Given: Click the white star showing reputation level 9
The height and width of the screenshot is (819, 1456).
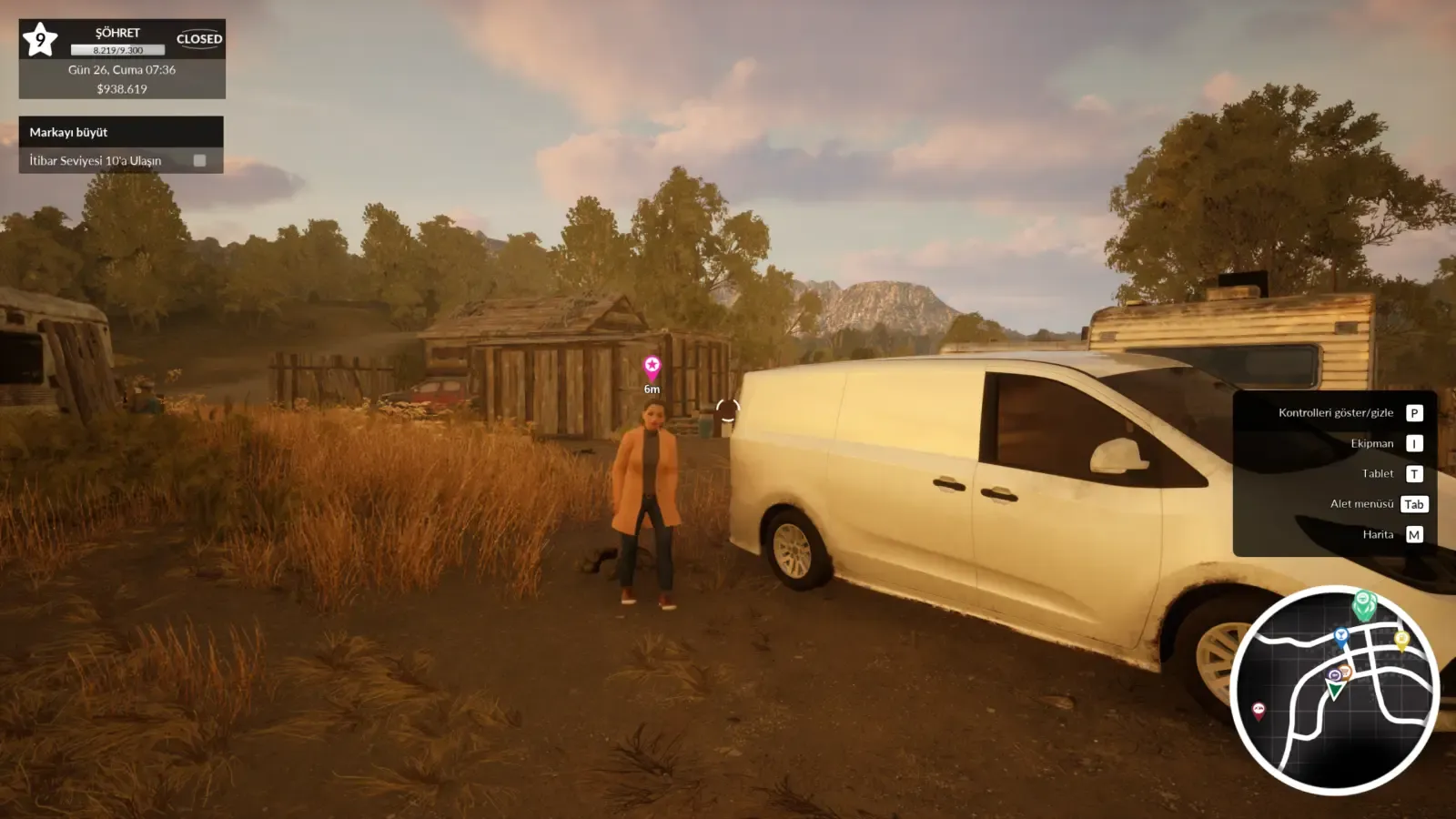Looking at the screenshot, I should (38, 38).
